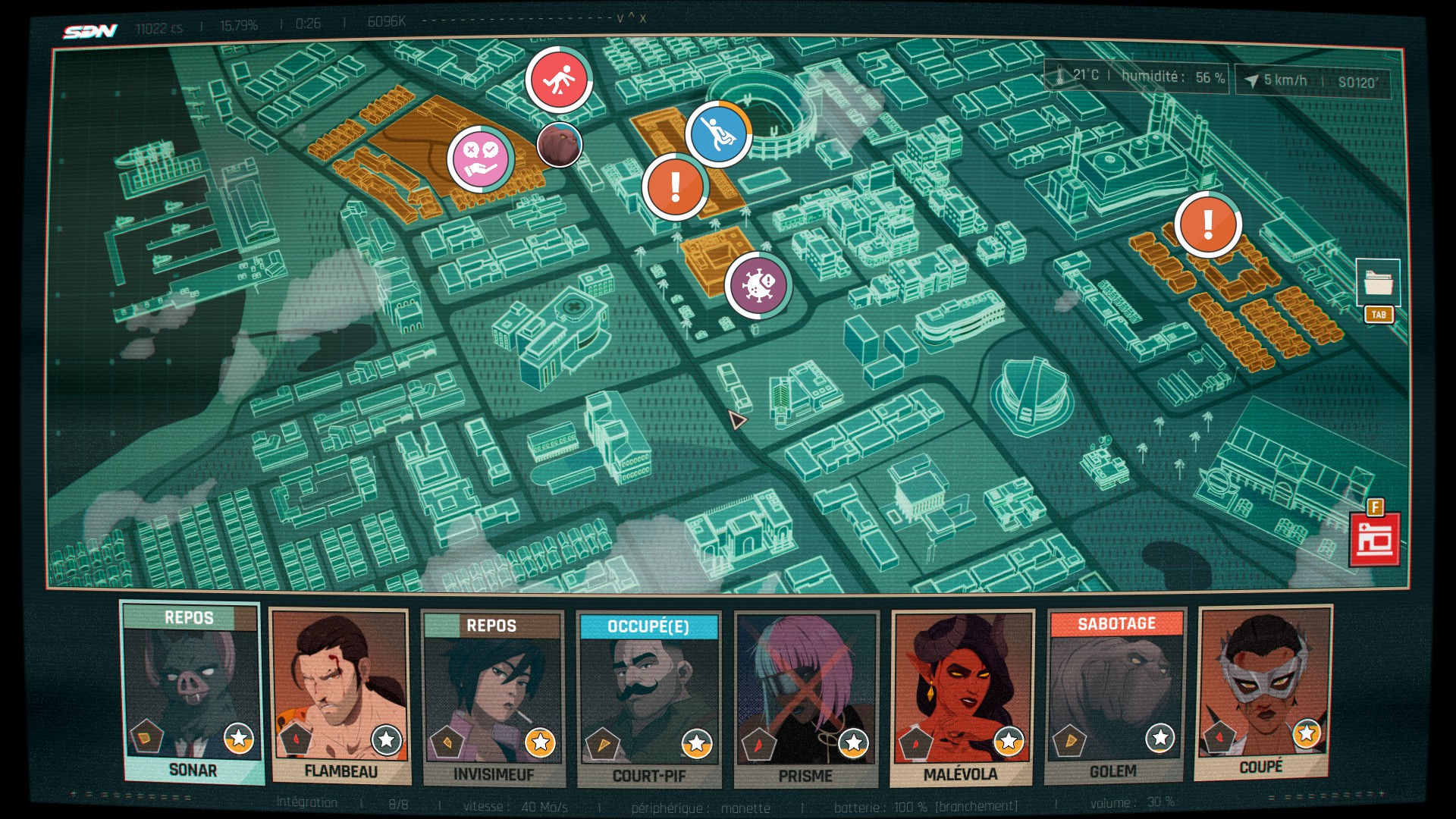Open the folder files button
1456x819 pixels.
pos(1378,284)
